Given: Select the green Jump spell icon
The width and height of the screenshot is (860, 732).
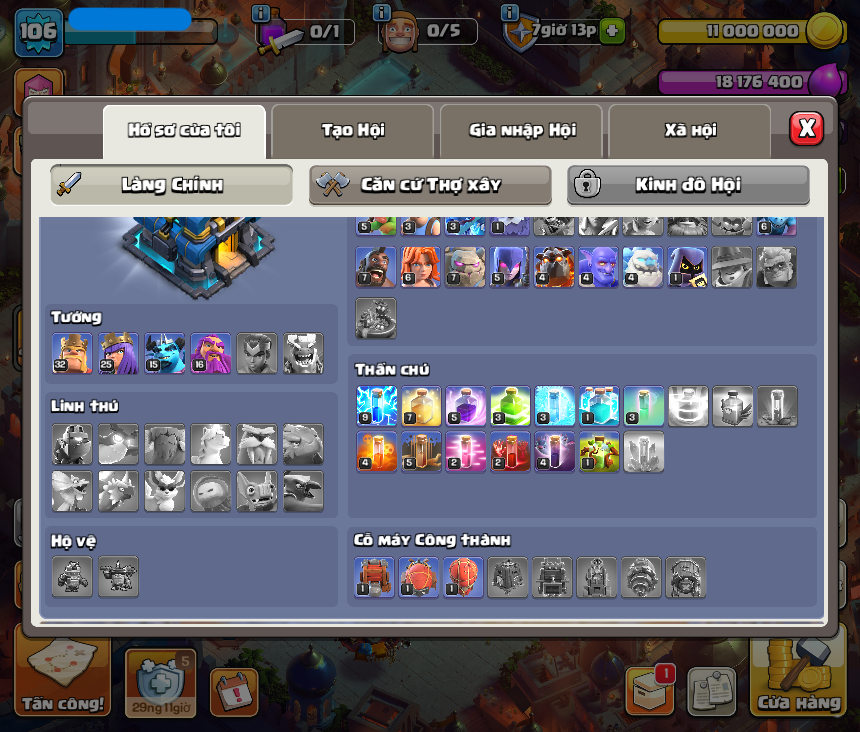Looking at the screenshot, I should [509, 406].
